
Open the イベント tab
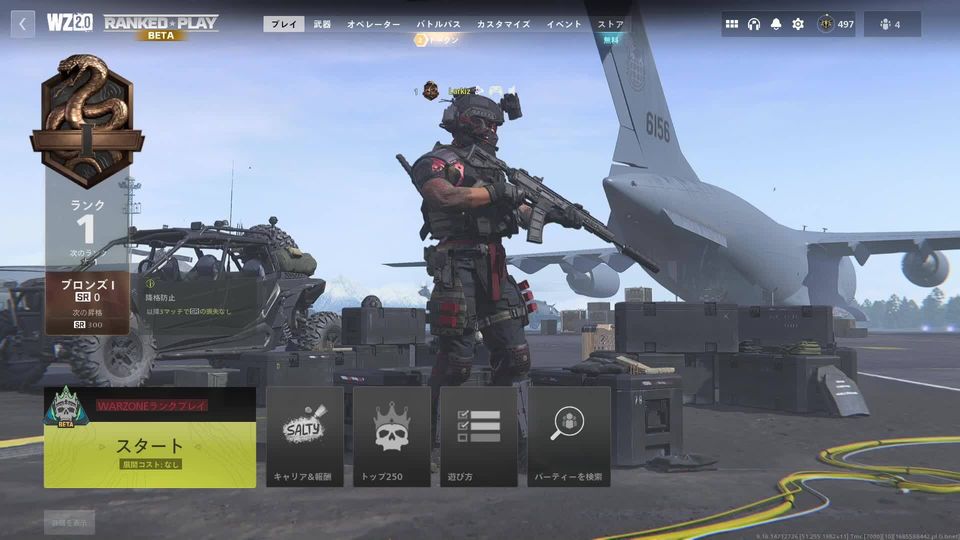[x=564, y=24]
